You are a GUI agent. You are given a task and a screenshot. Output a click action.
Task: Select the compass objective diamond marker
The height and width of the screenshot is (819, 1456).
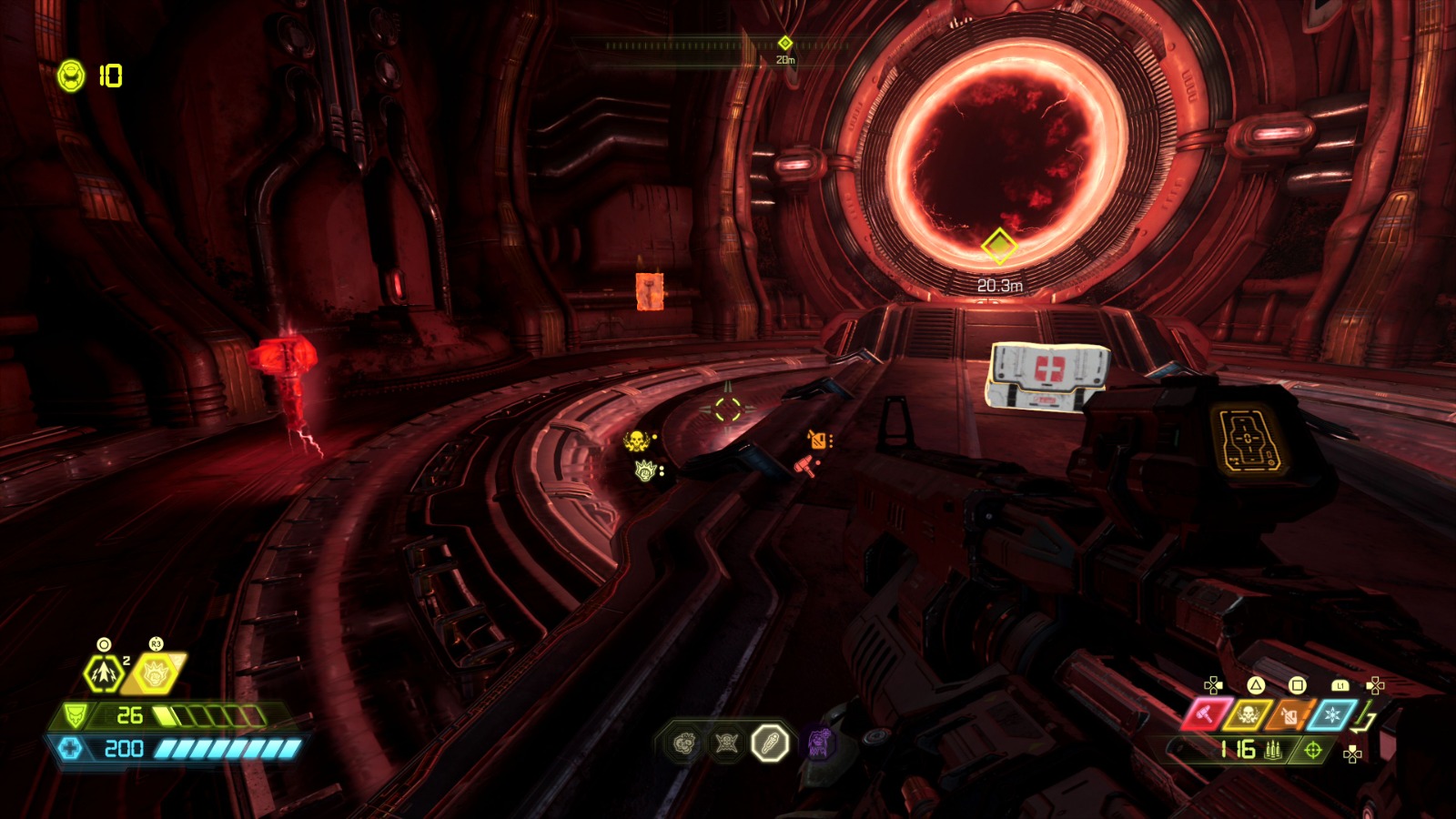click(x=785, y=43)
